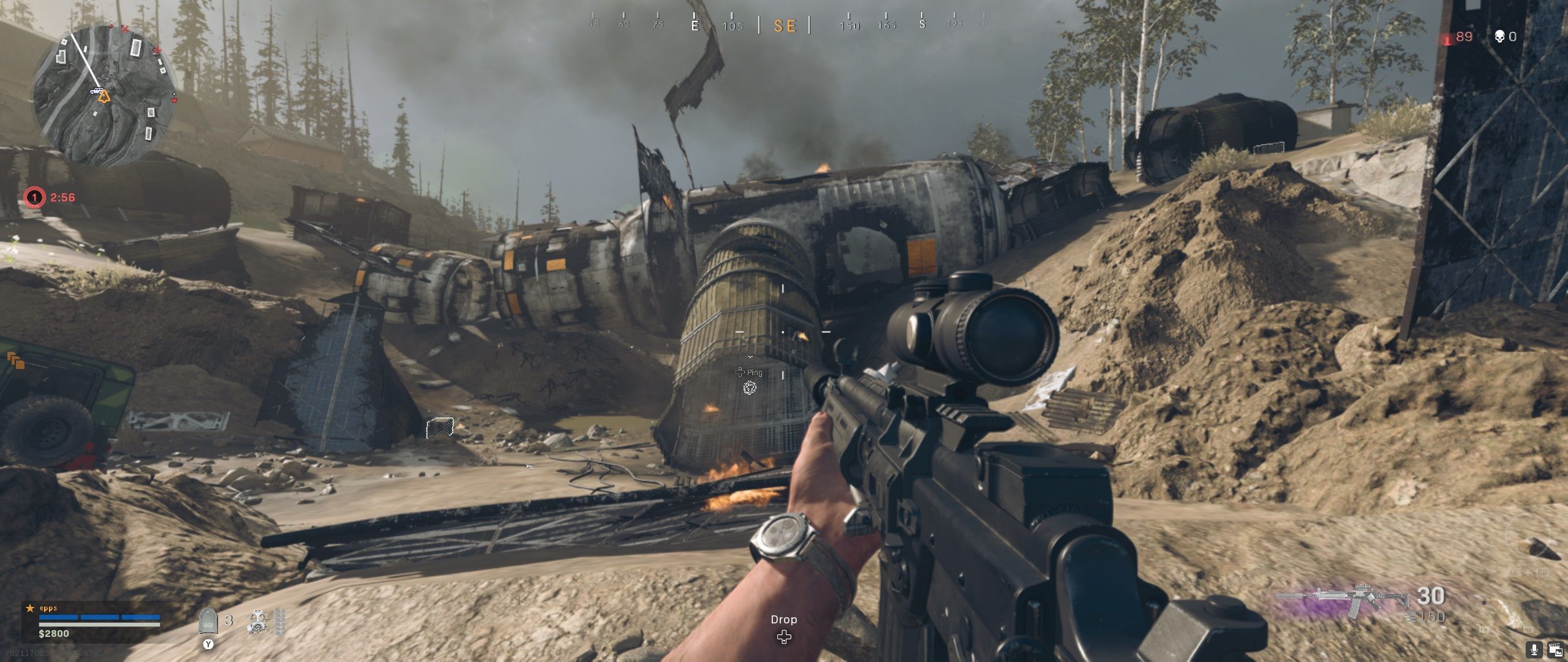Toggle the microphone overlay button
1568x662 pixels.
1535,649
